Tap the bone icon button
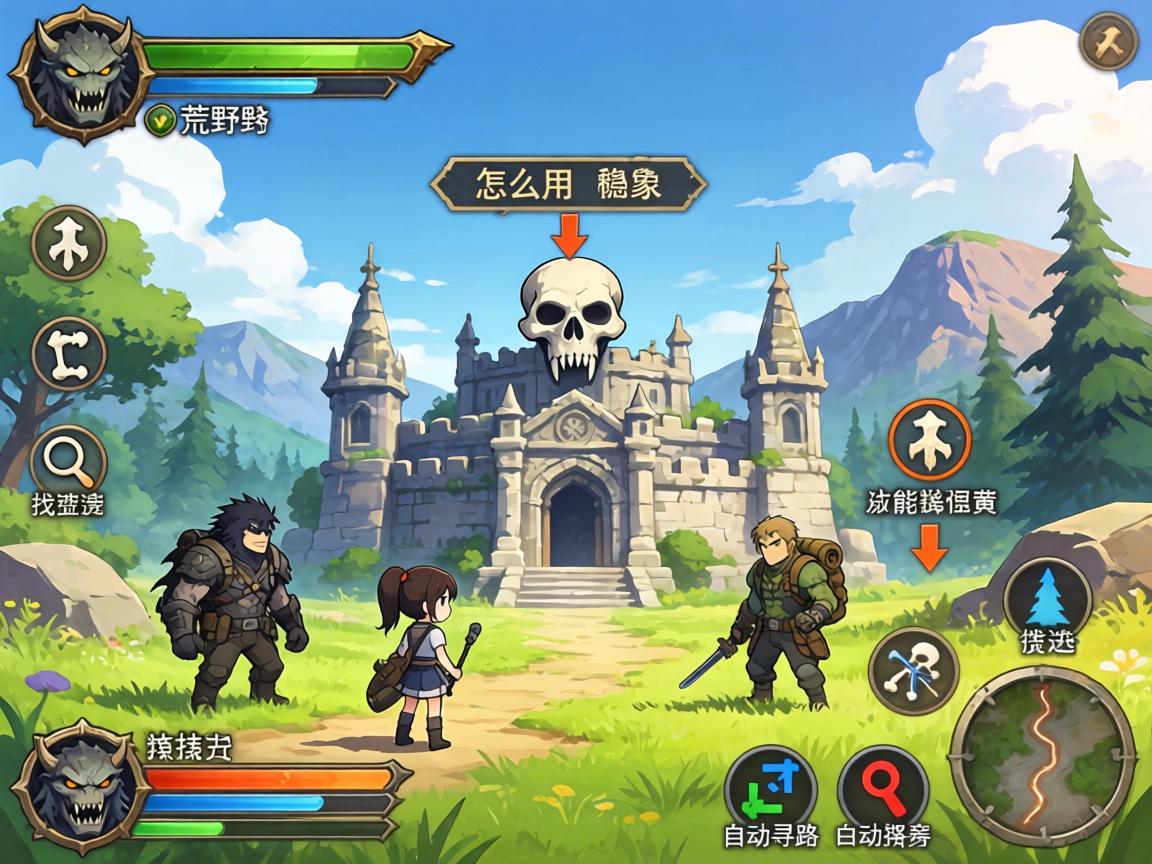The width and height of the screenshot is (1152, 864). click(68, 353)
